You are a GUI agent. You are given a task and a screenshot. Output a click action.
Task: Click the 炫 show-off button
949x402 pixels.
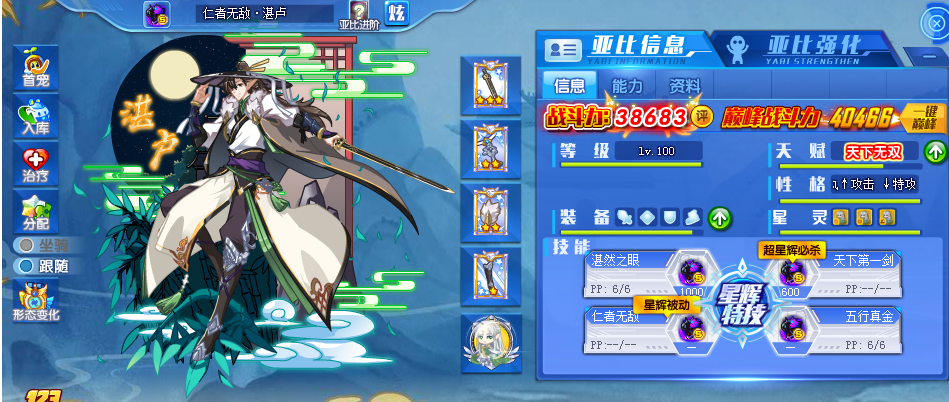[x=396, y=14]
